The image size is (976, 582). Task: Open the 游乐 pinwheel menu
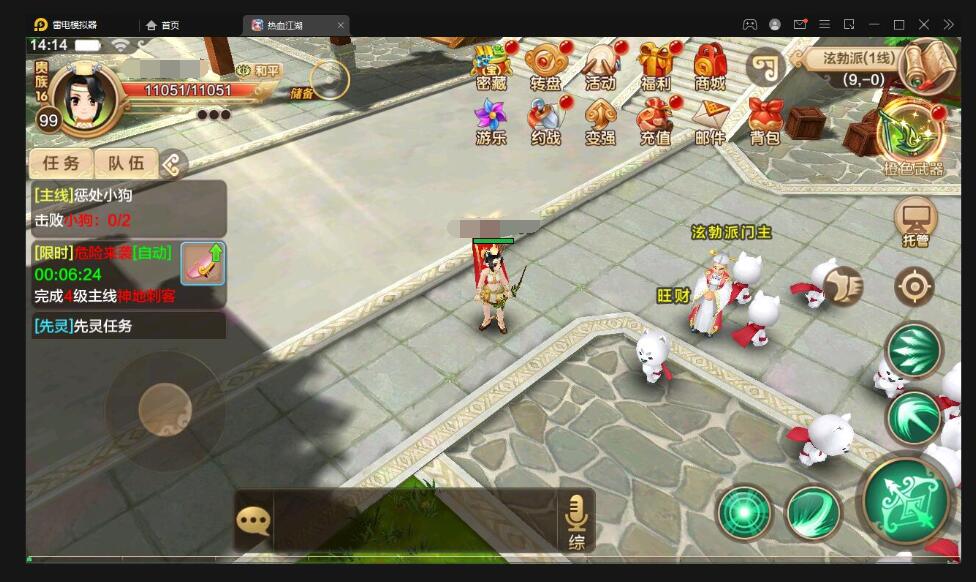pos(491,121)
